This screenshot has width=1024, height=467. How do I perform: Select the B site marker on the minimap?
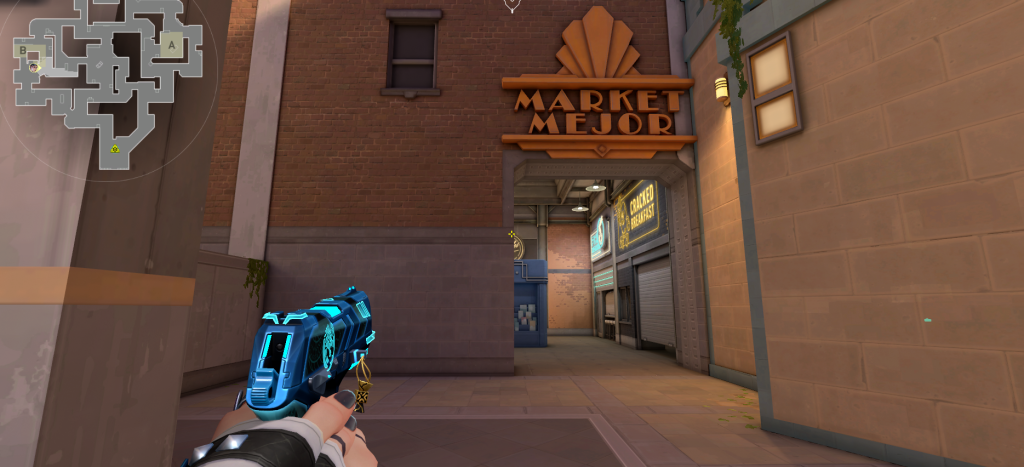(x=22, y=49)
